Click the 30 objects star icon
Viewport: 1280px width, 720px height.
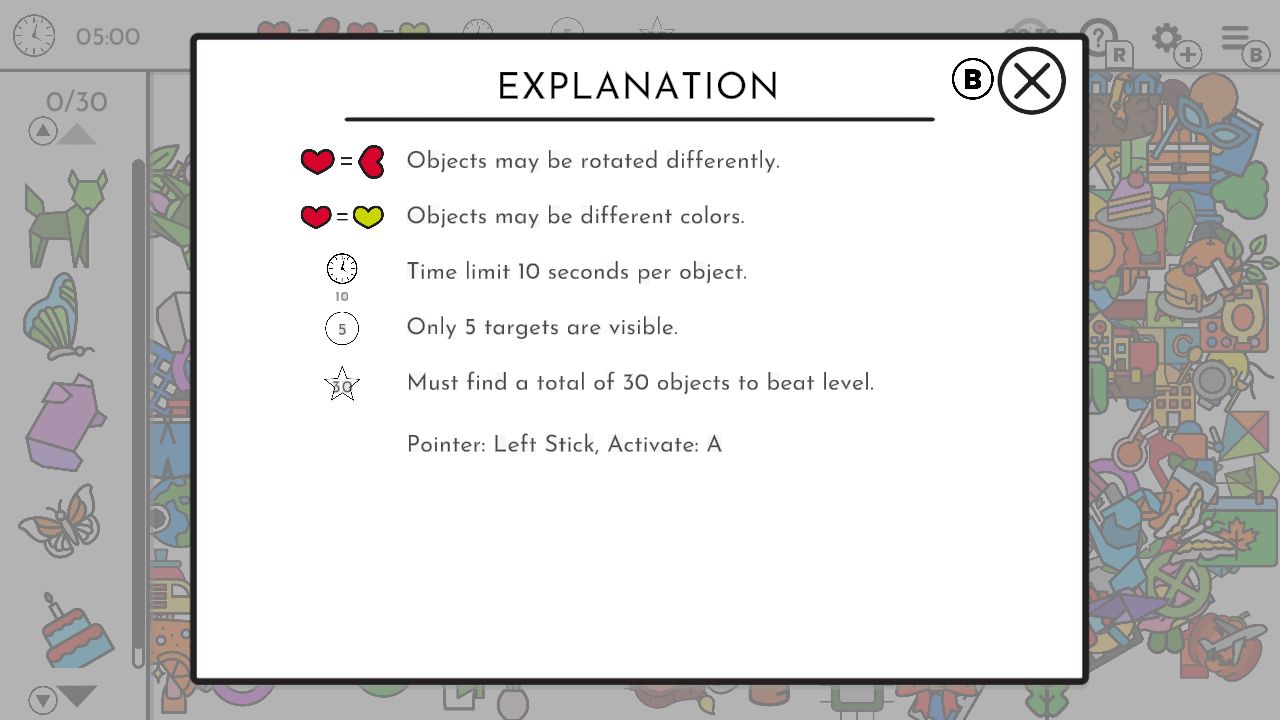pos(342,383)
